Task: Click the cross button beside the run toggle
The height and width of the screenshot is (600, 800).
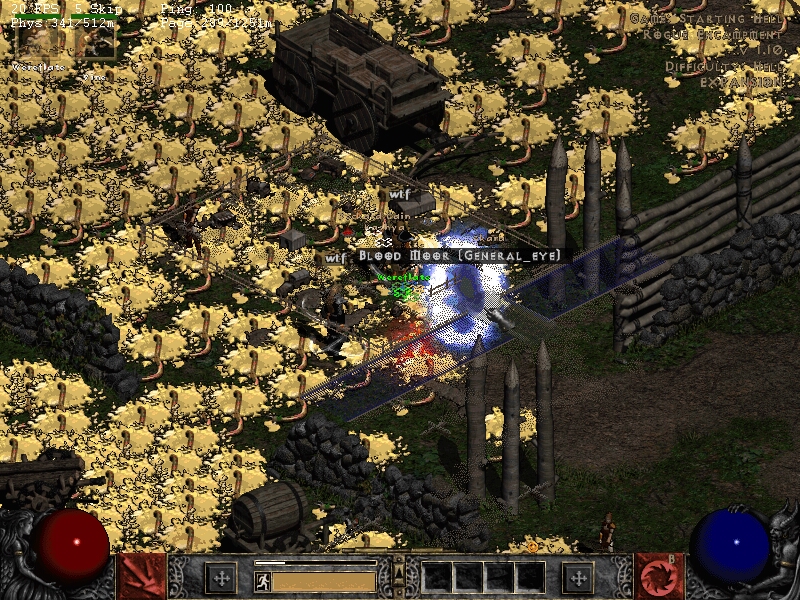Action: tap(221, 577)
